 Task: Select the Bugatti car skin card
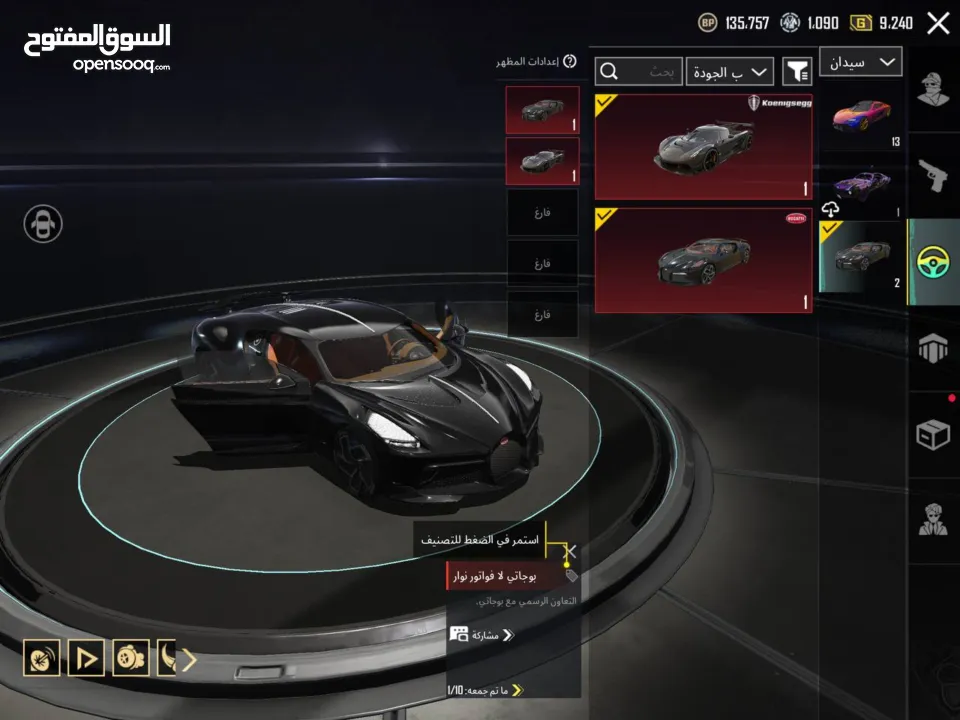[x=703, y=260]
